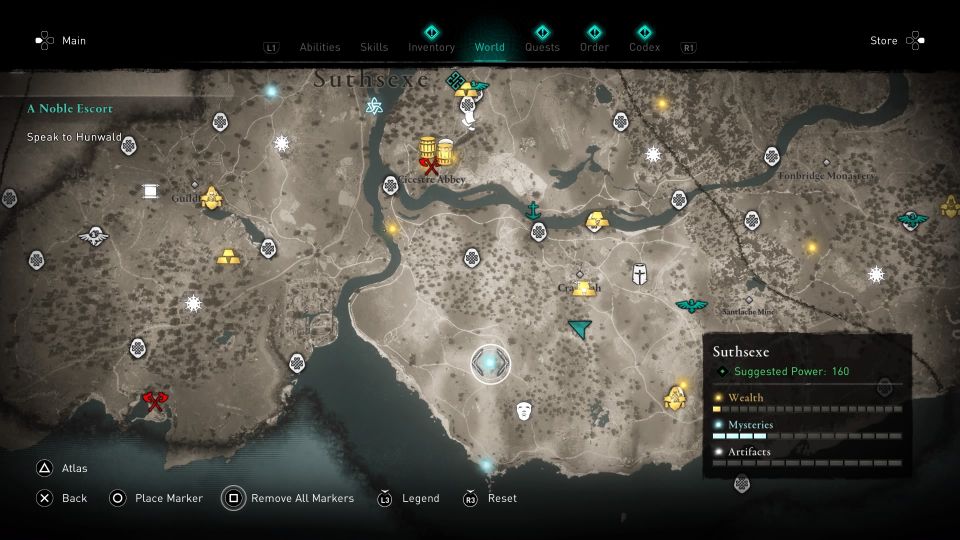The height and width of the screenshot is (540, 960).
Task: Select the helmet gear marker near Crawleah
Action: (639, 273)
